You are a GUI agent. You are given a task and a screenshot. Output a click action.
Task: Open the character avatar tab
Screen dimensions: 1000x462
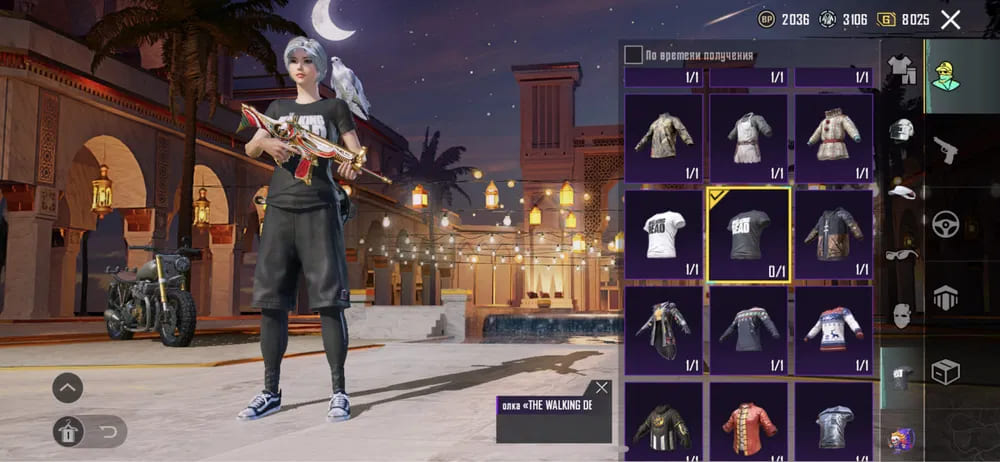click(945, 74)
